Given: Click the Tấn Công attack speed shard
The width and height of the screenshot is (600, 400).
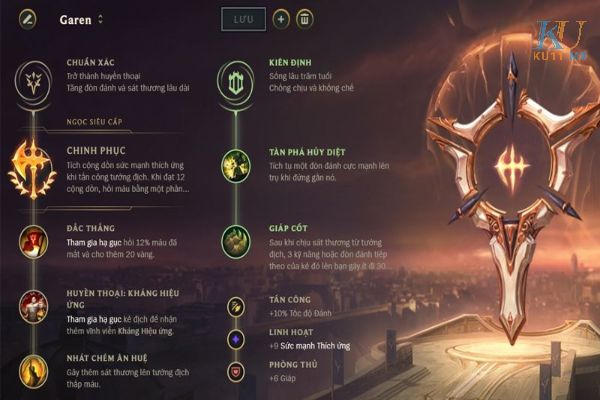Looking at the screenshot, I should [x=237, y=307].
